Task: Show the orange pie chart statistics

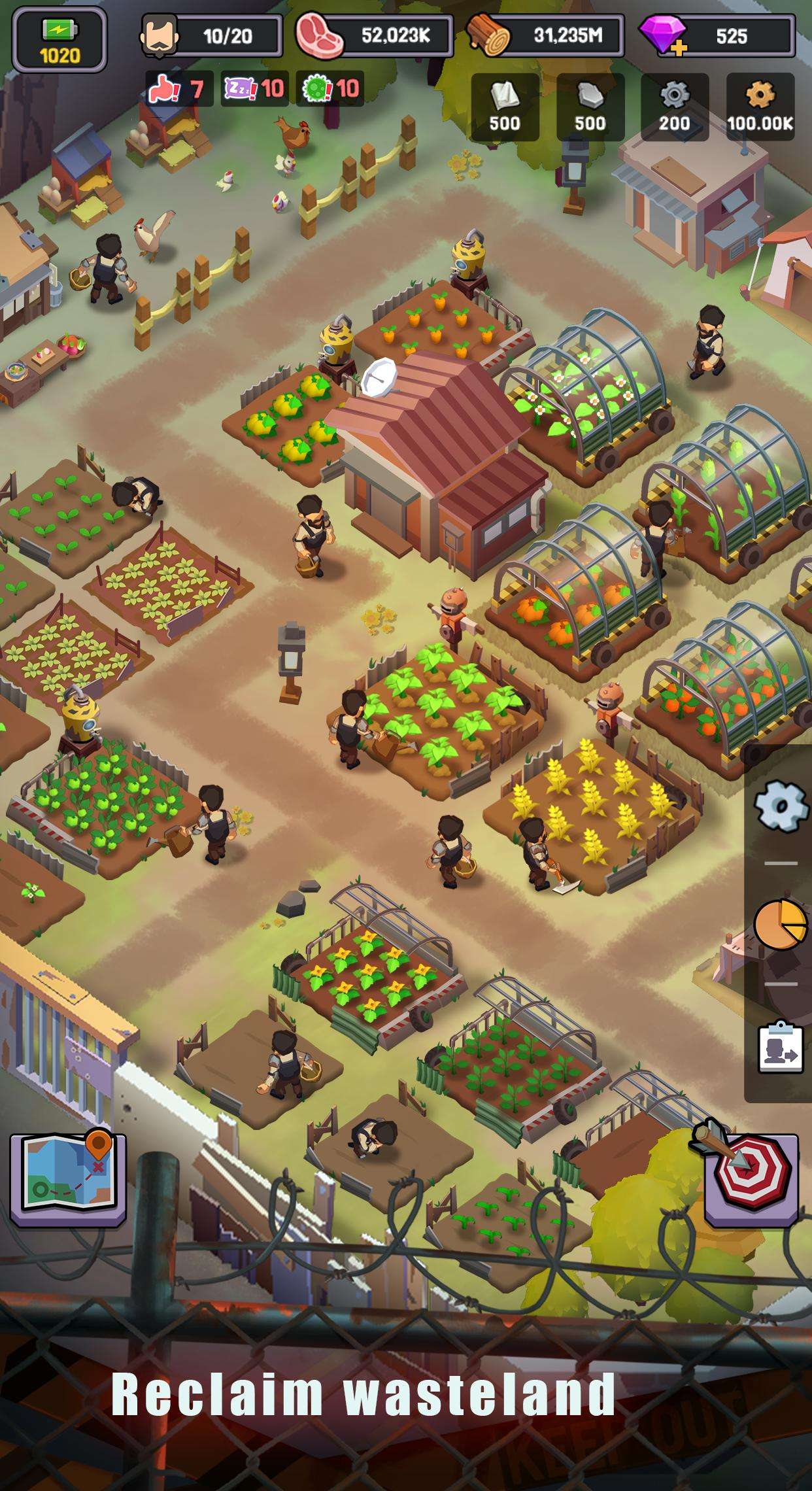Action: click(x=780, y=923)
